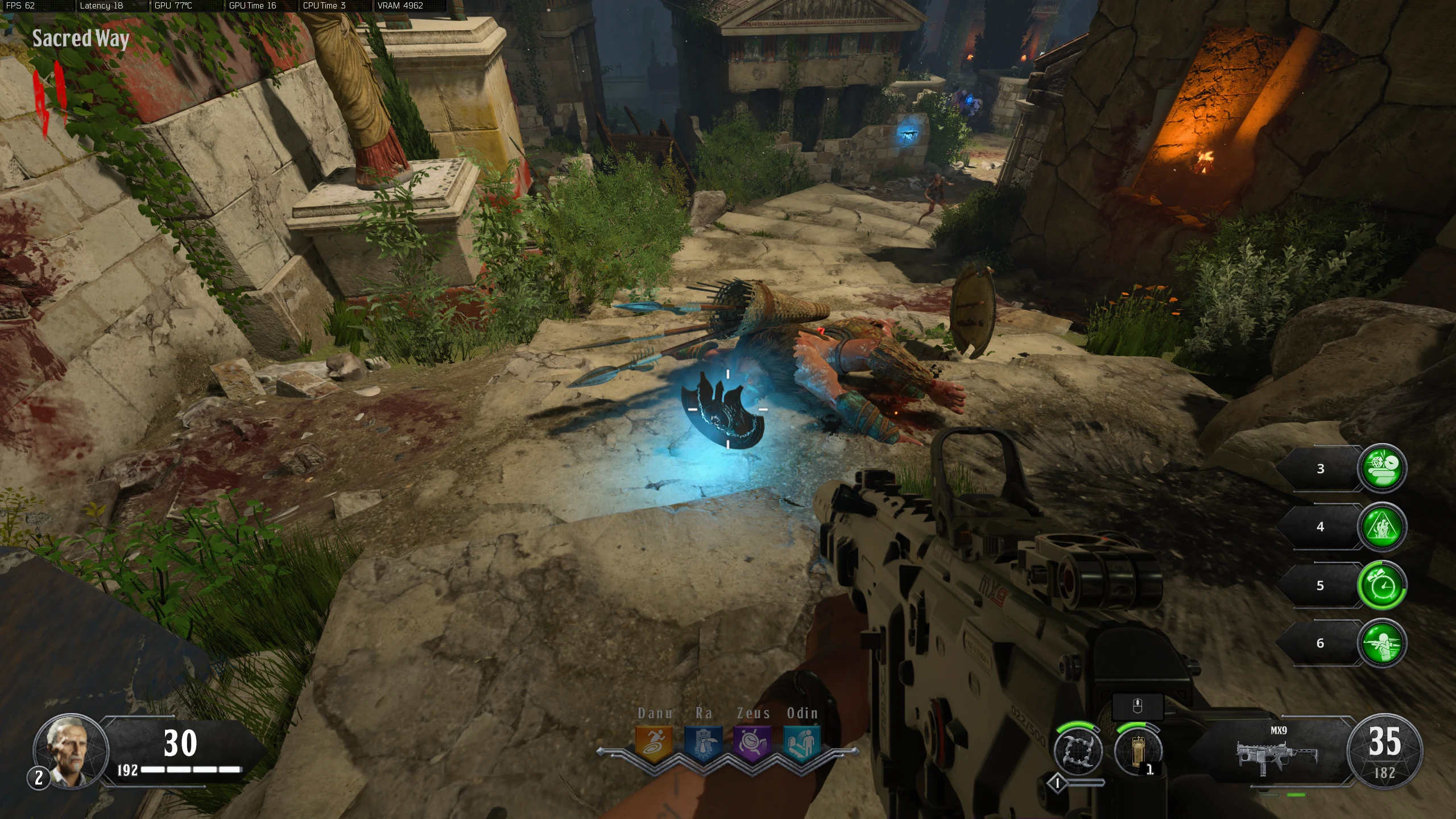Click the character portrait
Image resolution: width=1456 pixels, height=819 pixels.
click(71, 750)
